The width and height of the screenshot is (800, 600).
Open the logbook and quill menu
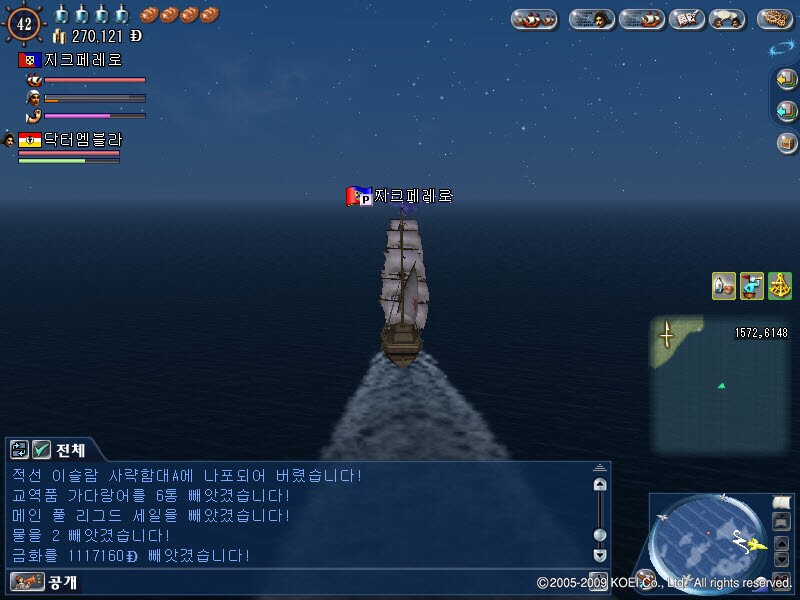[x=686, y=18]
